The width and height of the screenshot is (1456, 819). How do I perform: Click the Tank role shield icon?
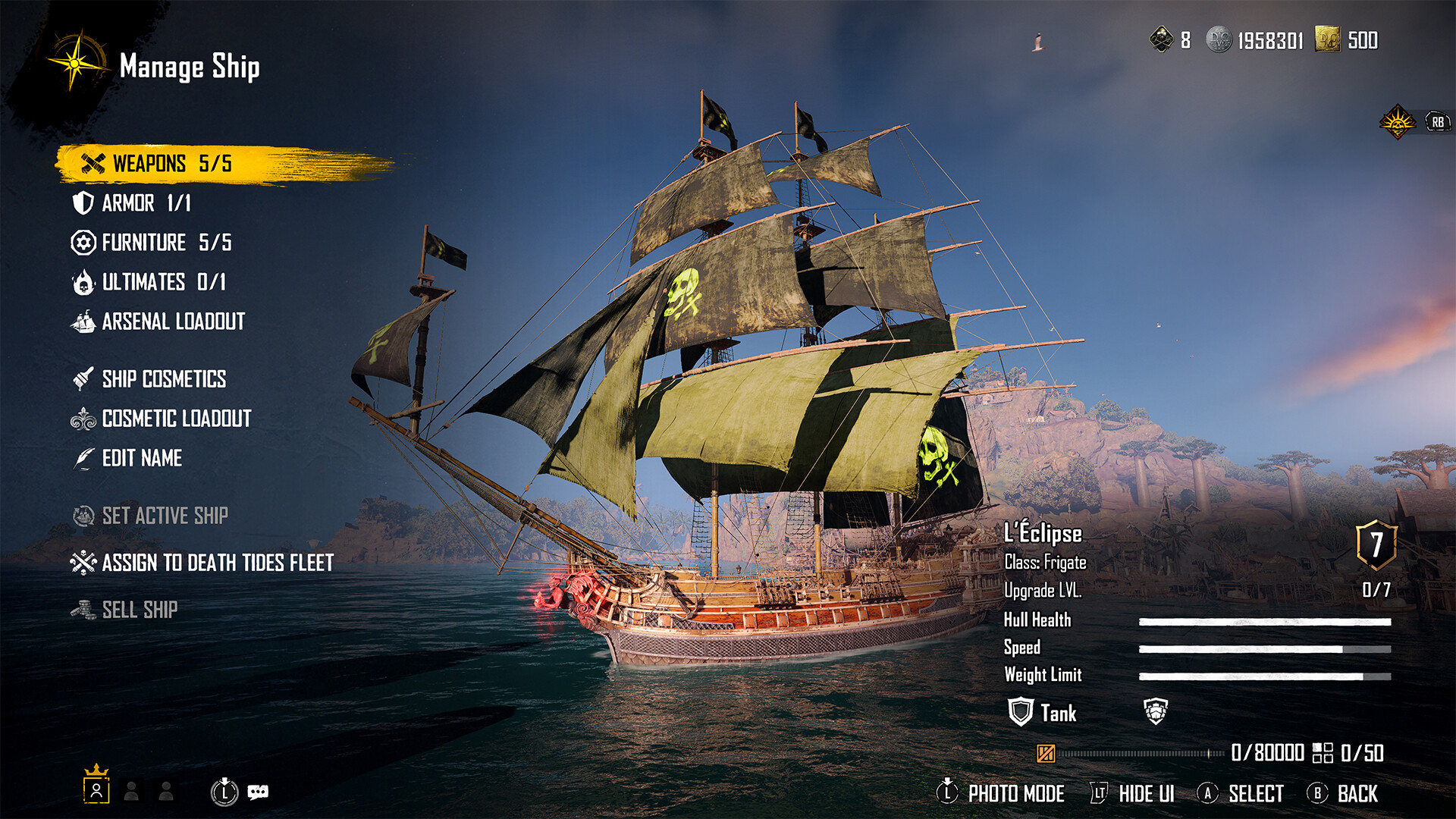click(1020, 712)
